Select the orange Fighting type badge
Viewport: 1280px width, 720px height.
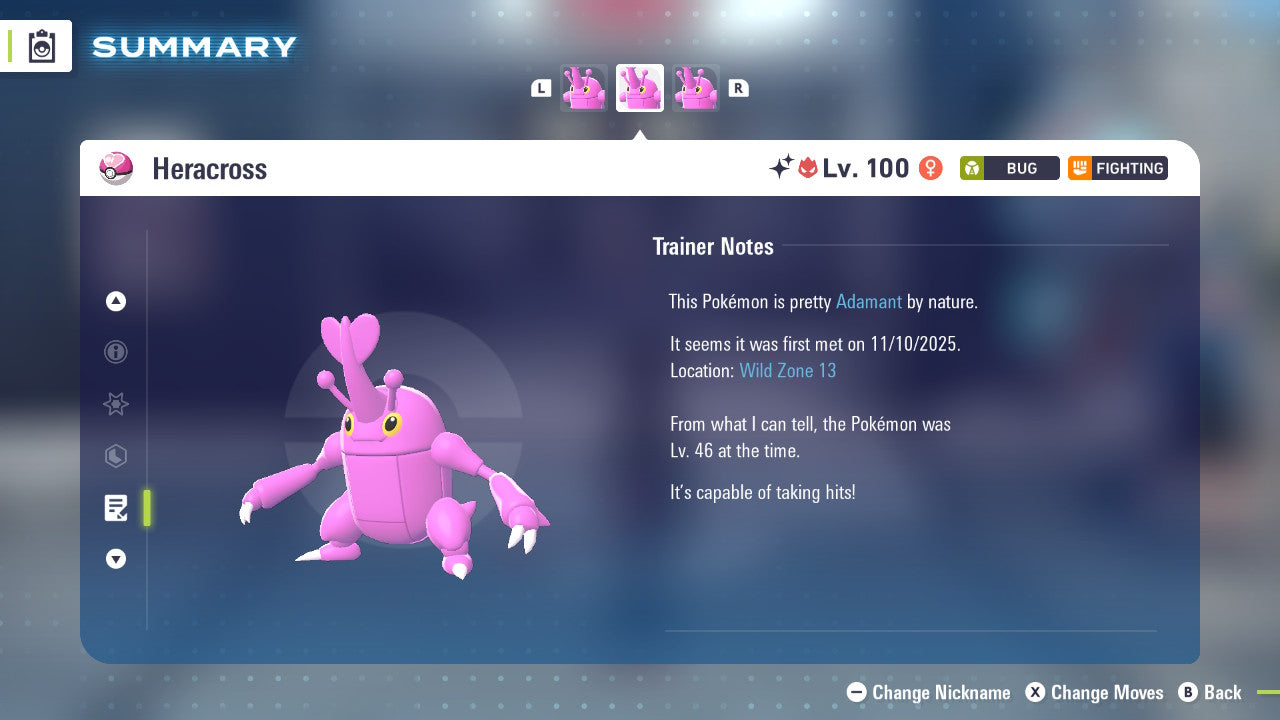pos(1117,168)
